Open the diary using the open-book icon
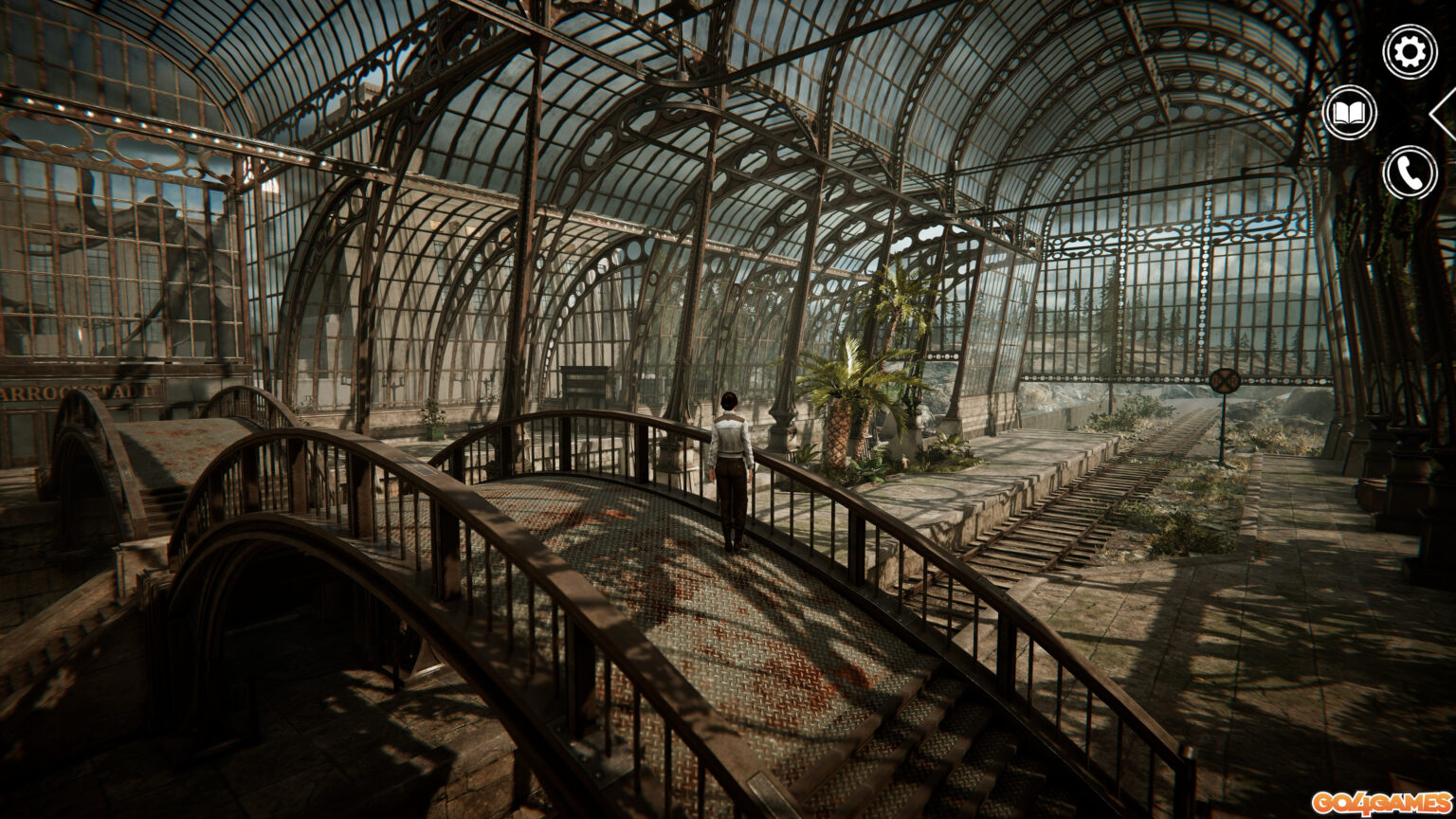This screenshot has height=819, width=1456. [x=1351, y=113]
